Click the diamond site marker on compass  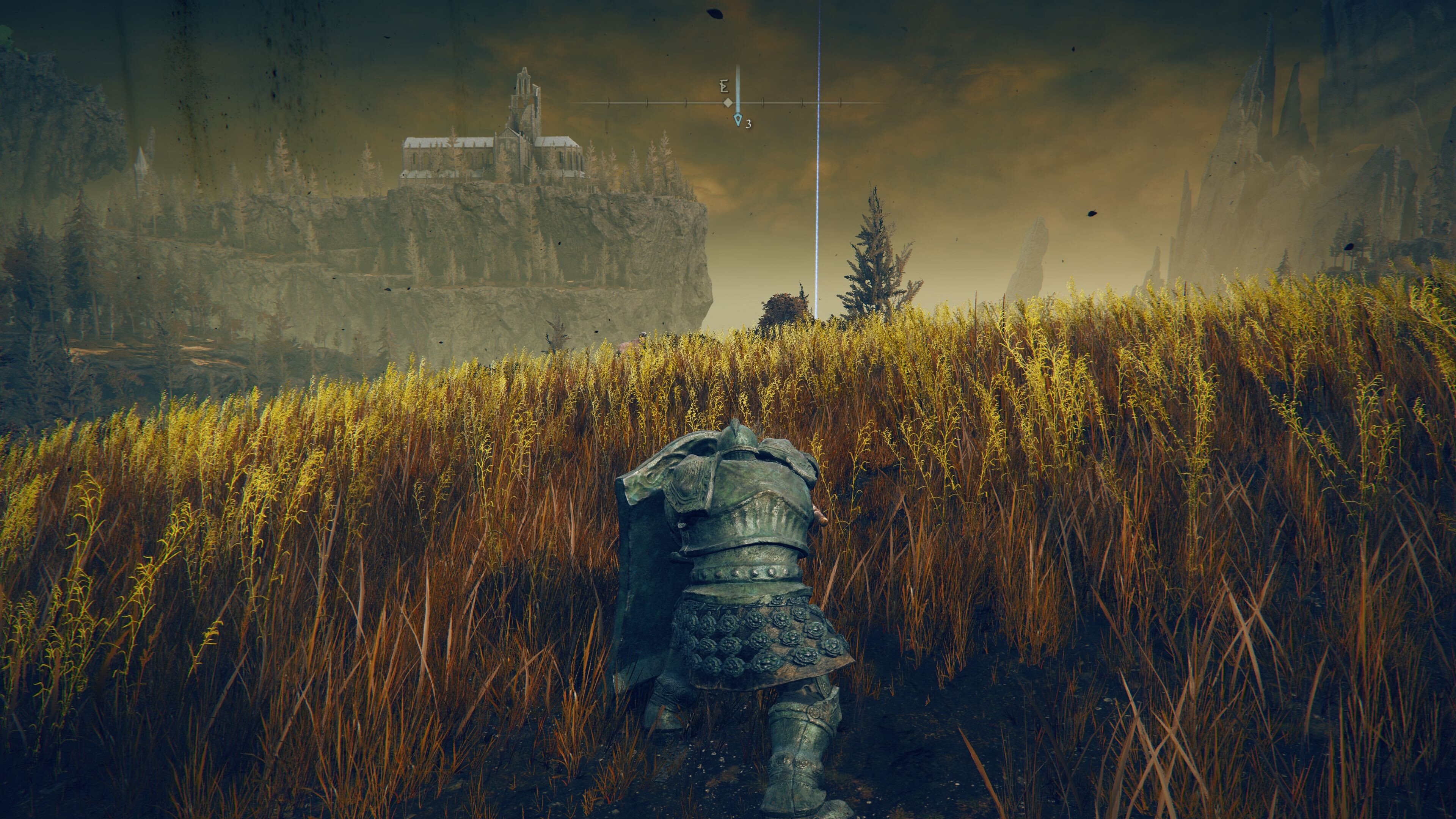(x=728, y=104)
